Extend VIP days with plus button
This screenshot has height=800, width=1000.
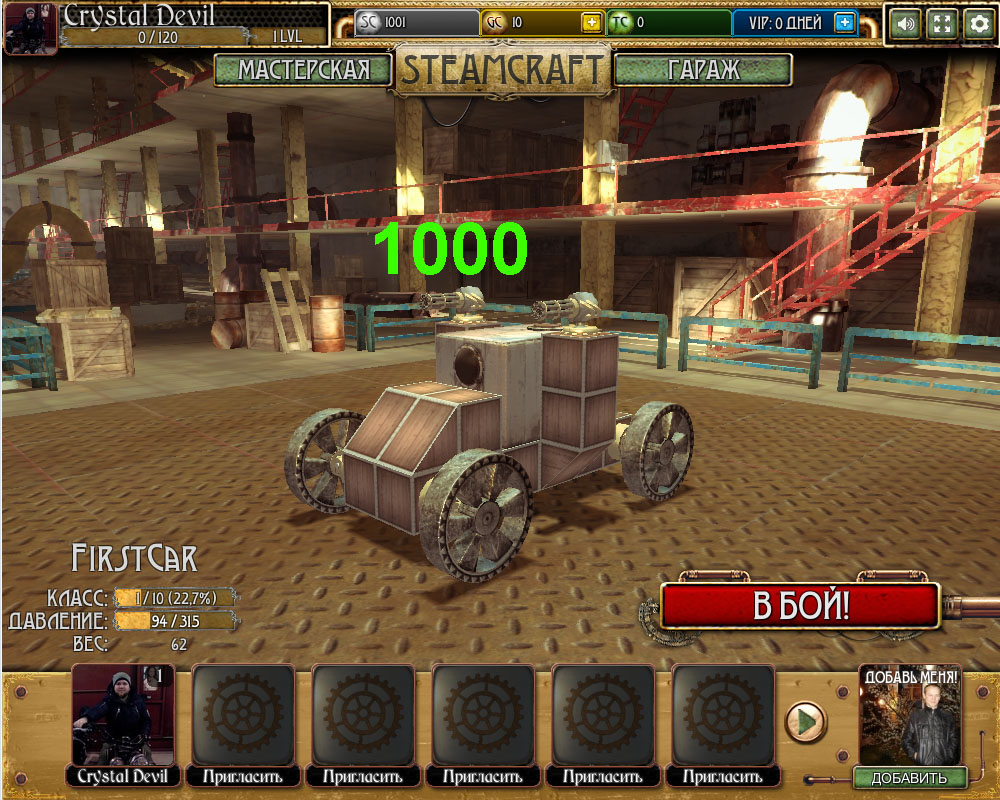click(x=845, y=23)
